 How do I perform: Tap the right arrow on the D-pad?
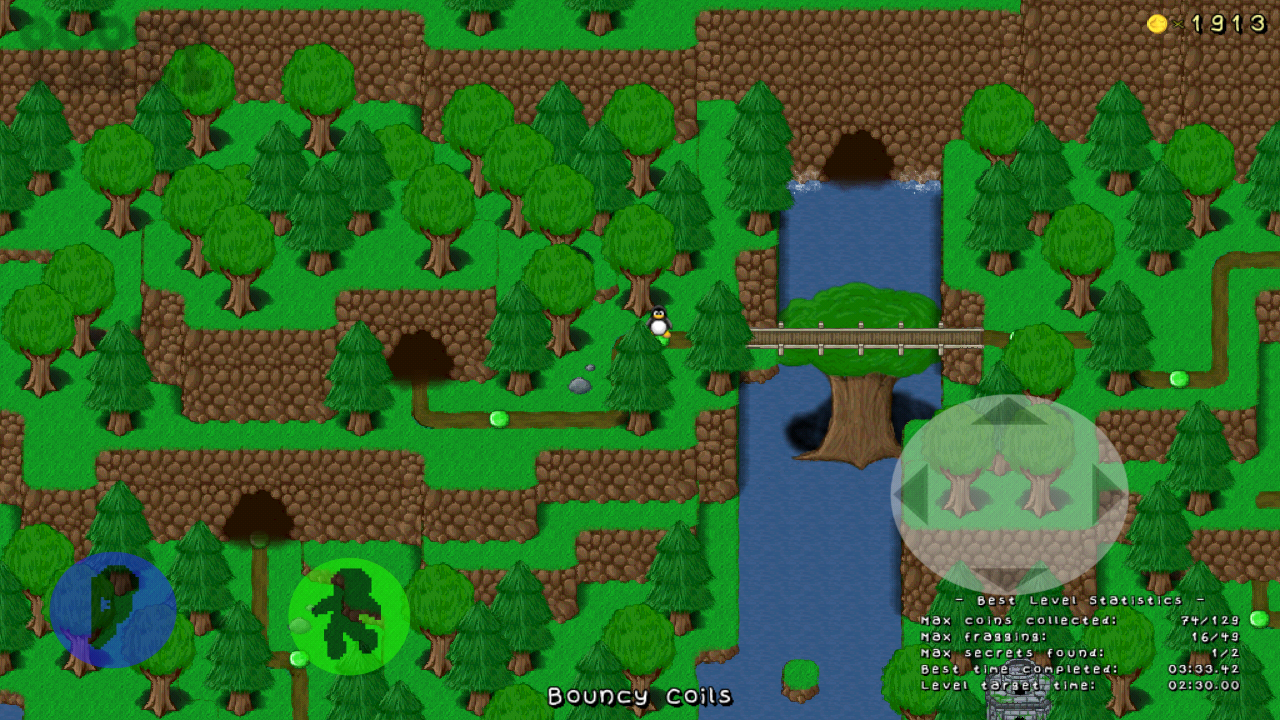(1108, 492)
